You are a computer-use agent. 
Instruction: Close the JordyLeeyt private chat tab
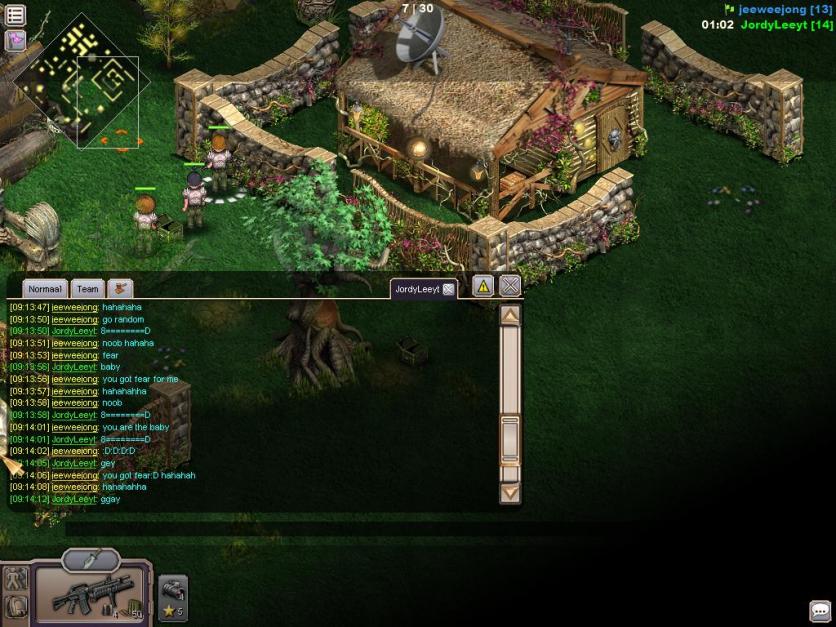449,289
